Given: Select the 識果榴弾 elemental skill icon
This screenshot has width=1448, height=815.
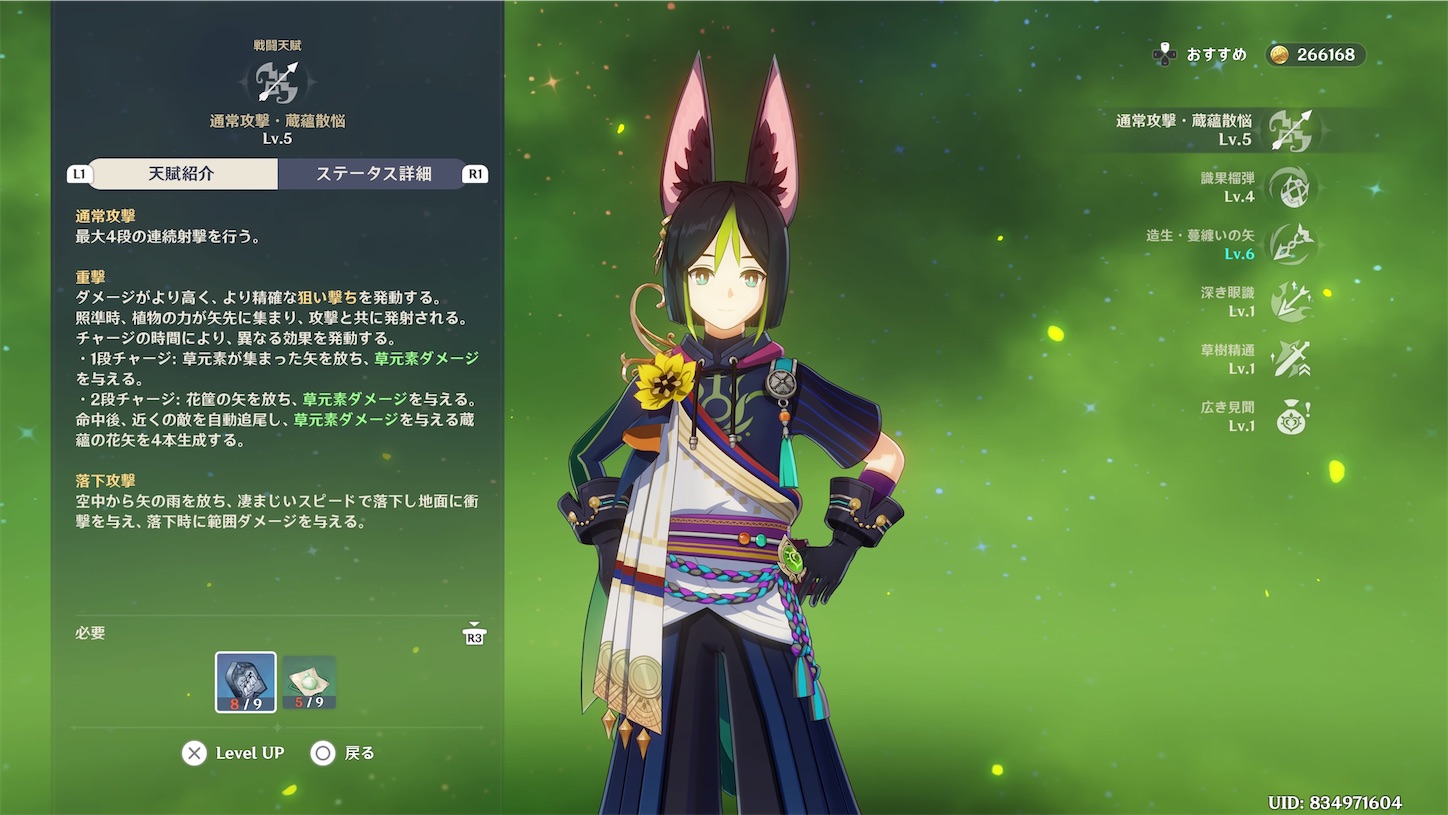Looking at the screenshot, I should (x=1290, y=186).
